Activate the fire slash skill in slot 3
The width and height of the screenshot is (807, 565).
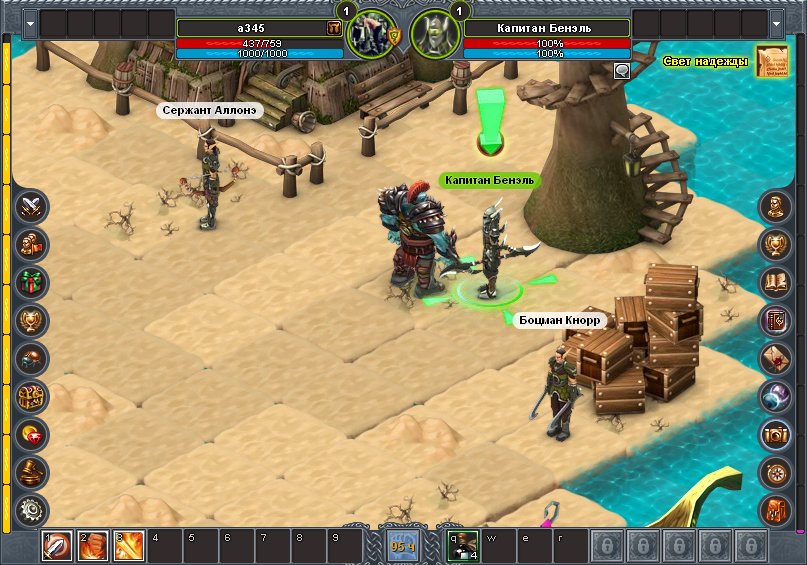point(128,546)
